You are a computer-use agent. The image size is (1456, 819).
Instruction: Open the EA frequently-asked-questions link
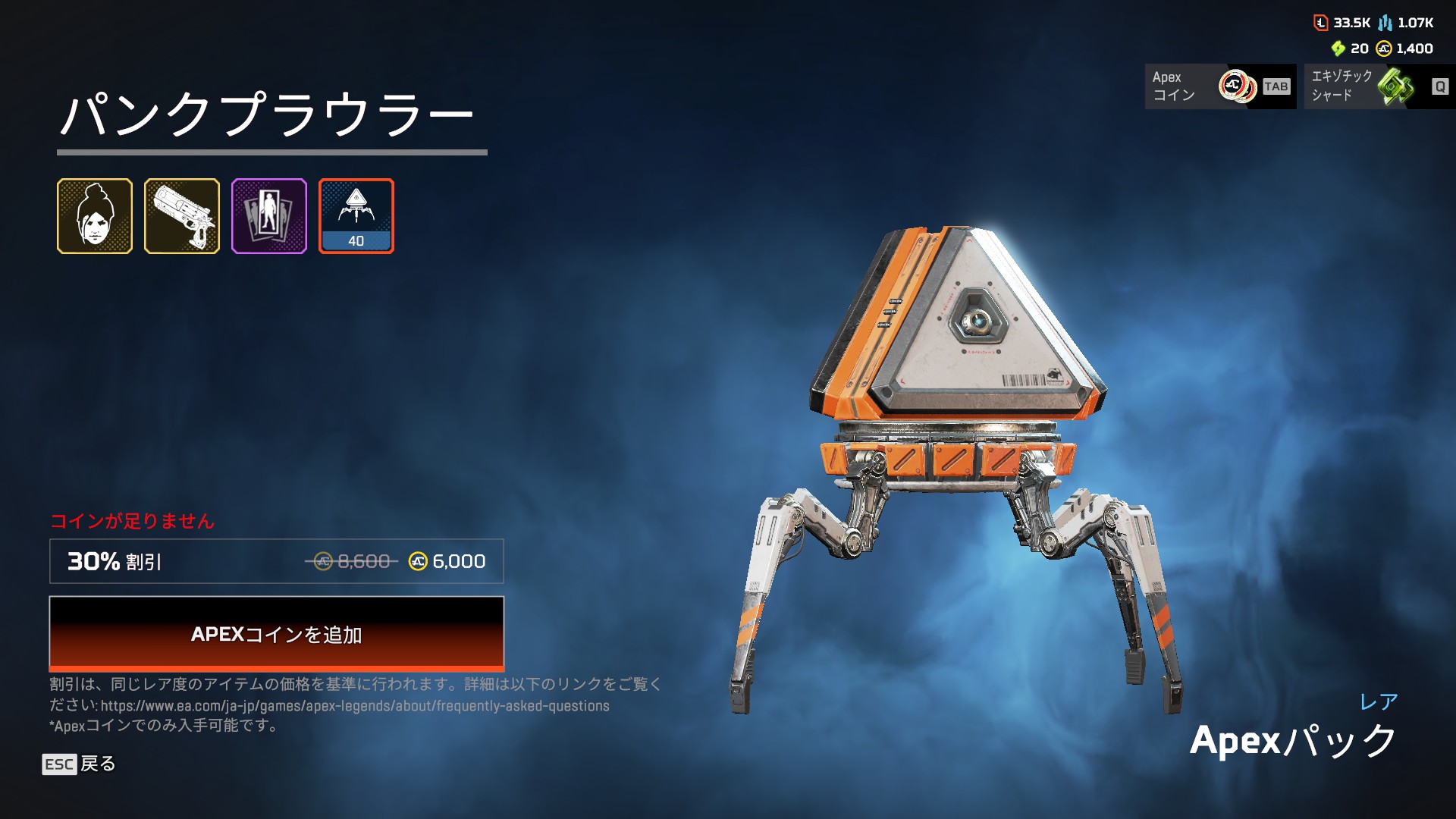tap(355, 706)
